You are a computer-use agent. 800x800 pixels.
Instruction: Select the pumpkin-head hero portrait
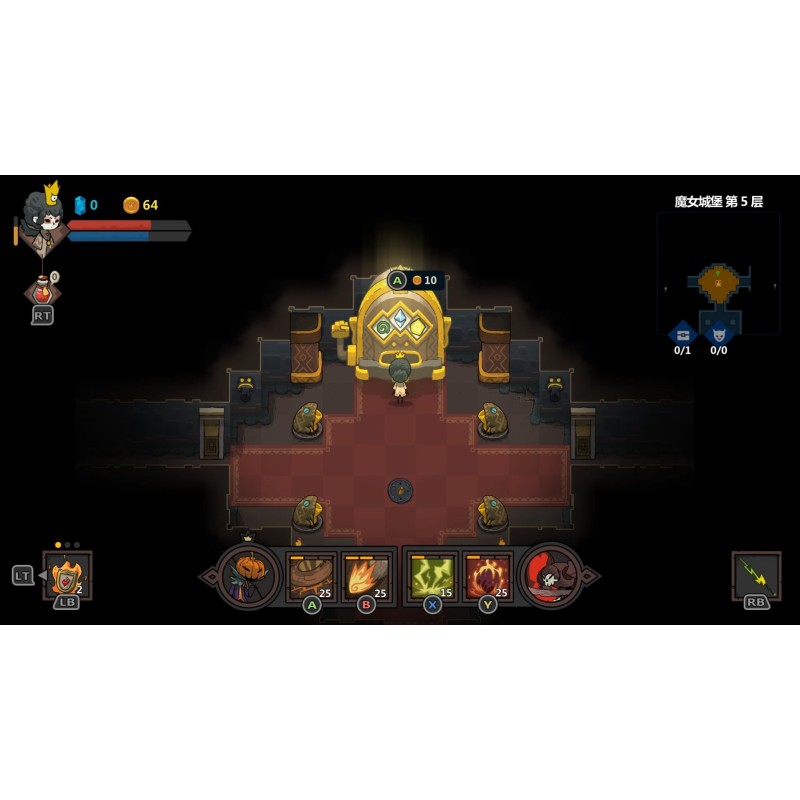[x=248, y=576]
